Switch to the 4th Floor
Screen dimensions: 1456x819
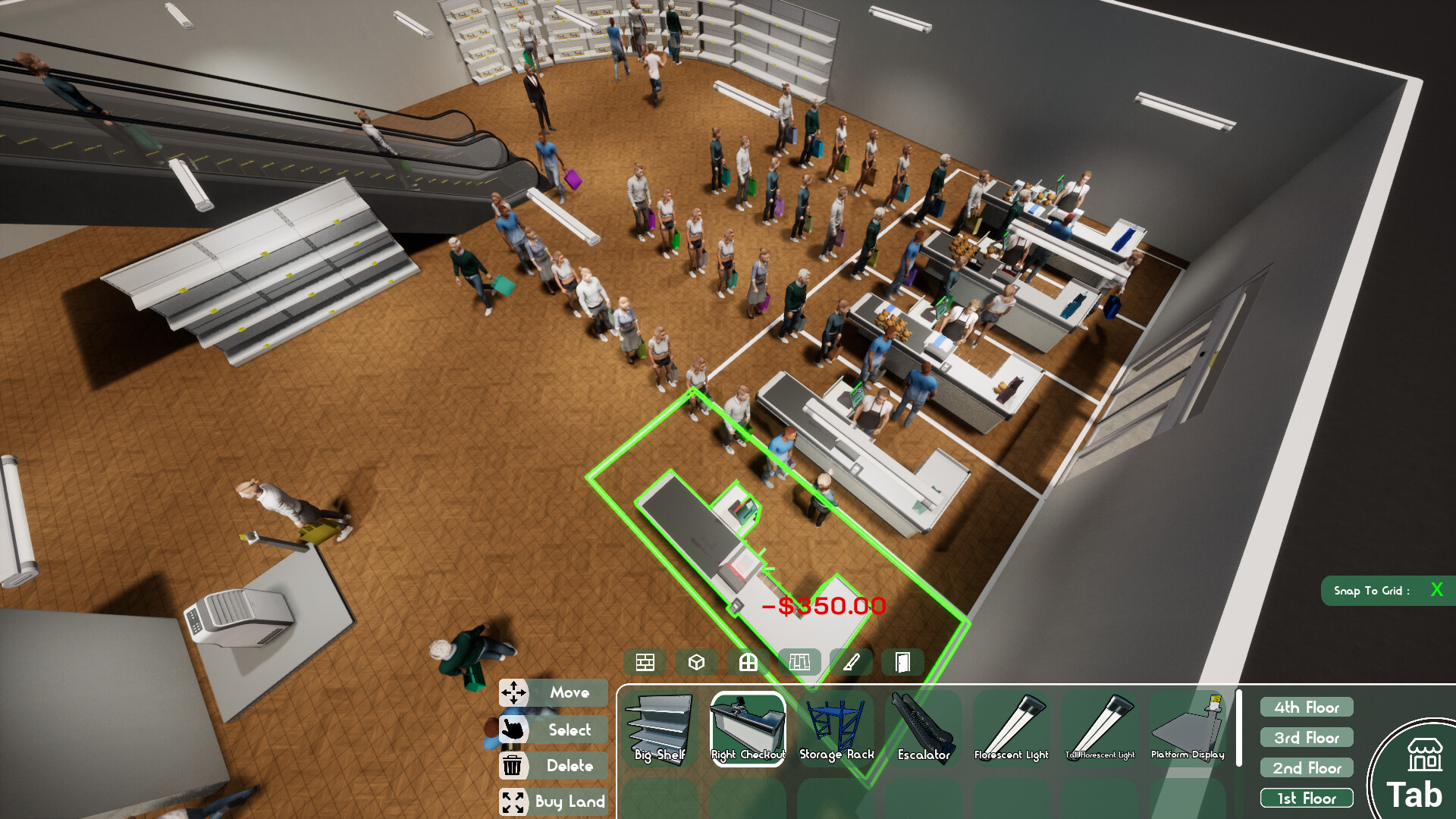[x=1307, y=708]
